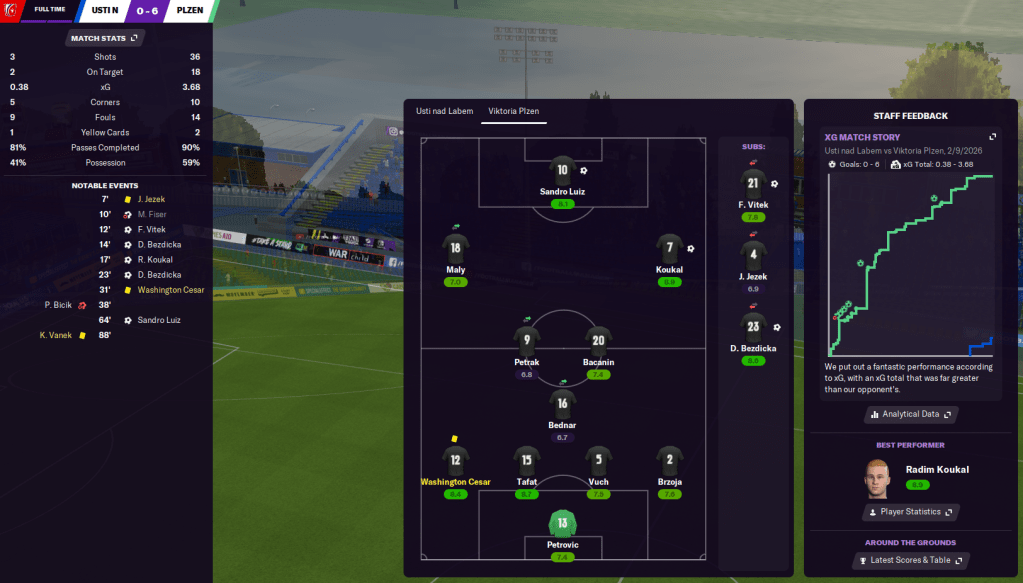Select Bednar number 16 in midfield
Image resolution: width=1023 pixels, height=583 pixels.
click(562, 404)
